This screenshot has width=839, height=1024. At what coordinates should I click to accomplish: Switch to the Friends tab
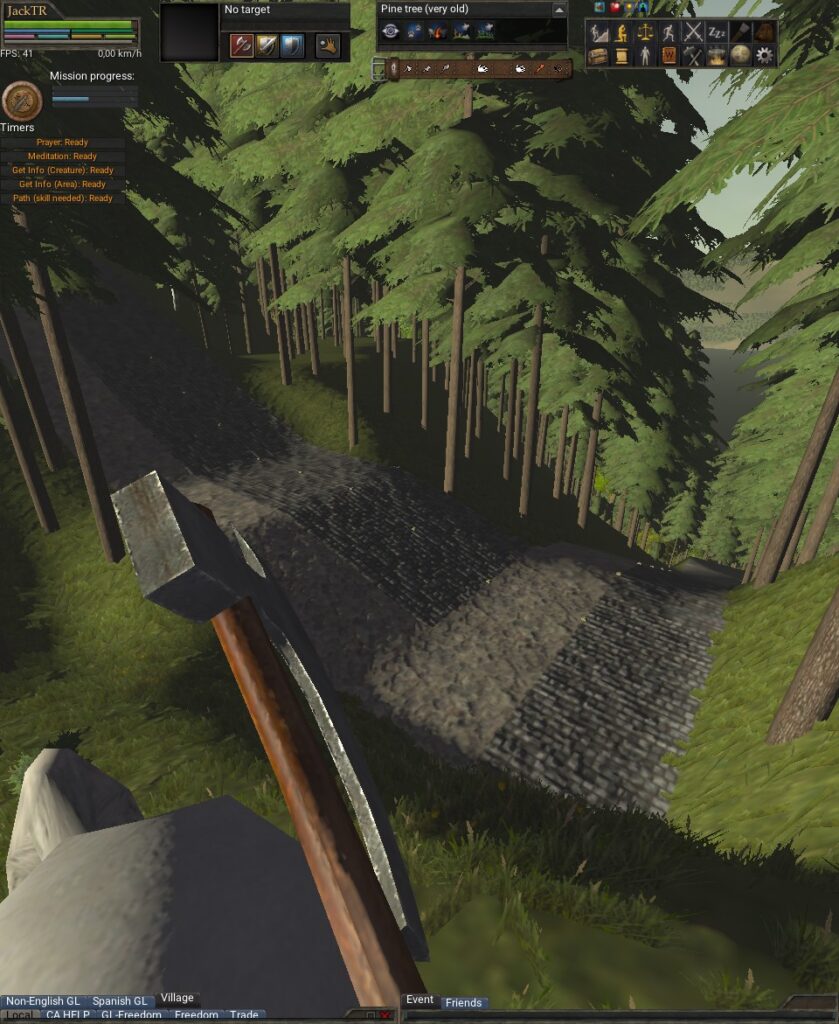[x=463, y=1002]
